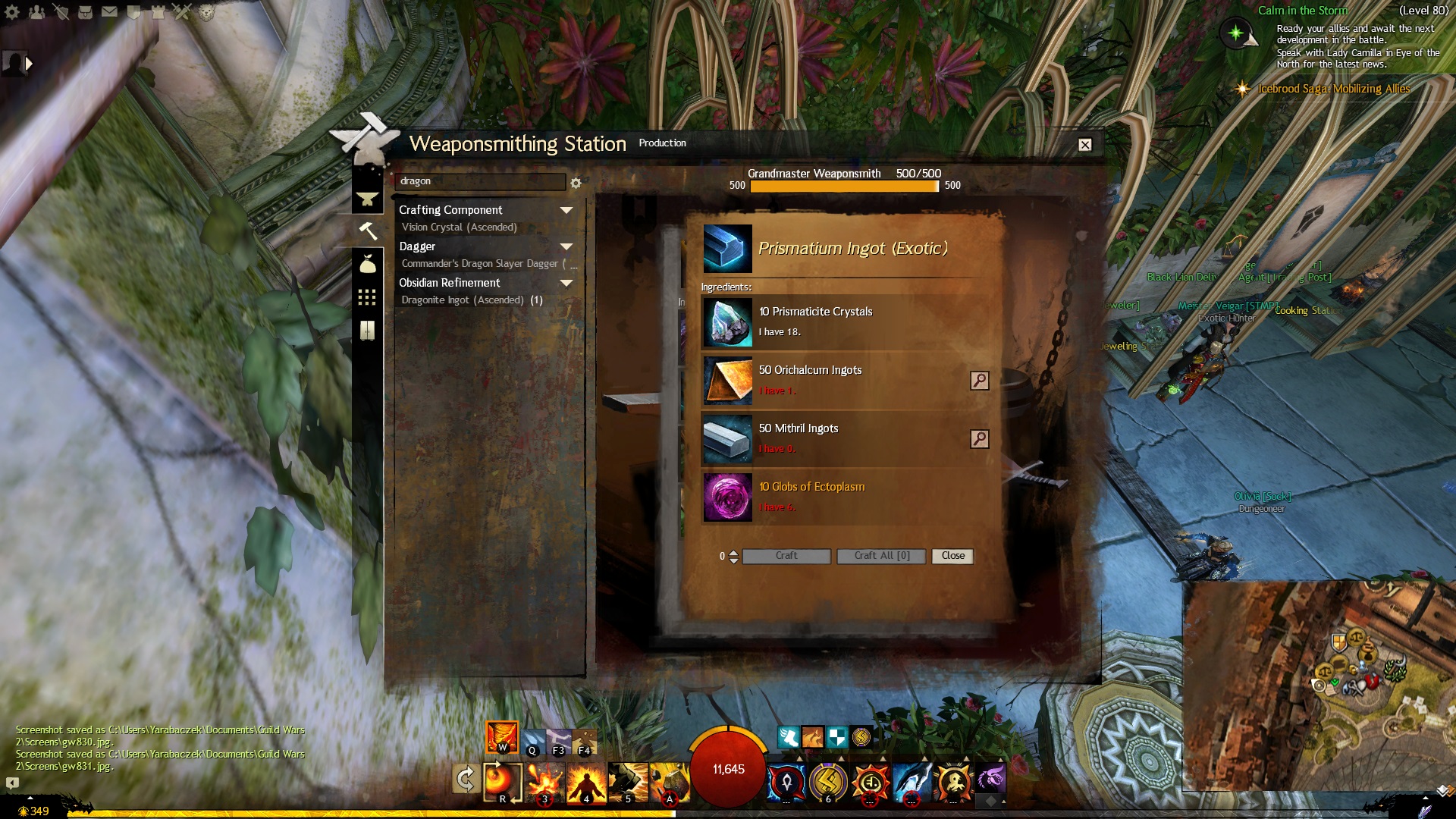Image resolution: width=1456 pixels, height=819 pixels.
Task: Click the Craft button
Action: point(786,556)
